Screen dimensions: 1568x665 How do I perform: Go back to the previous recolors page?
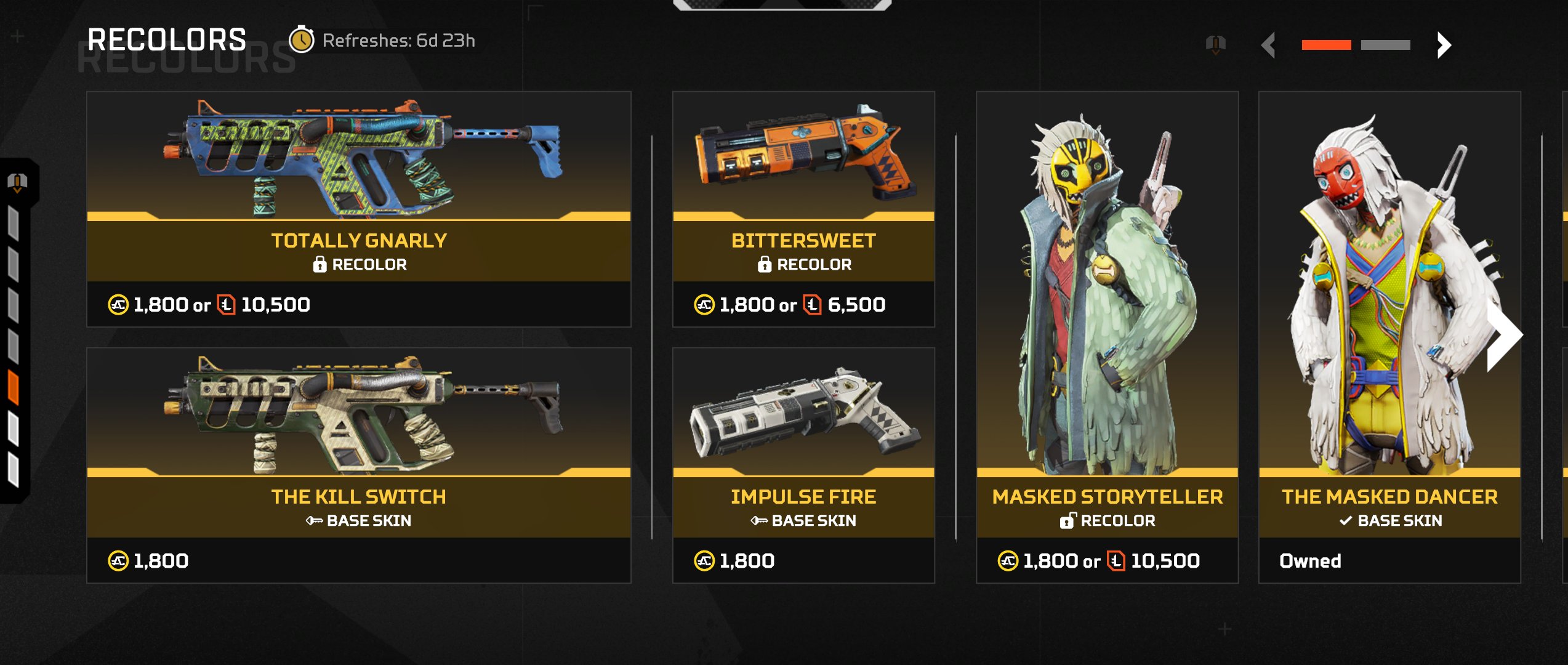[1268, 45]
